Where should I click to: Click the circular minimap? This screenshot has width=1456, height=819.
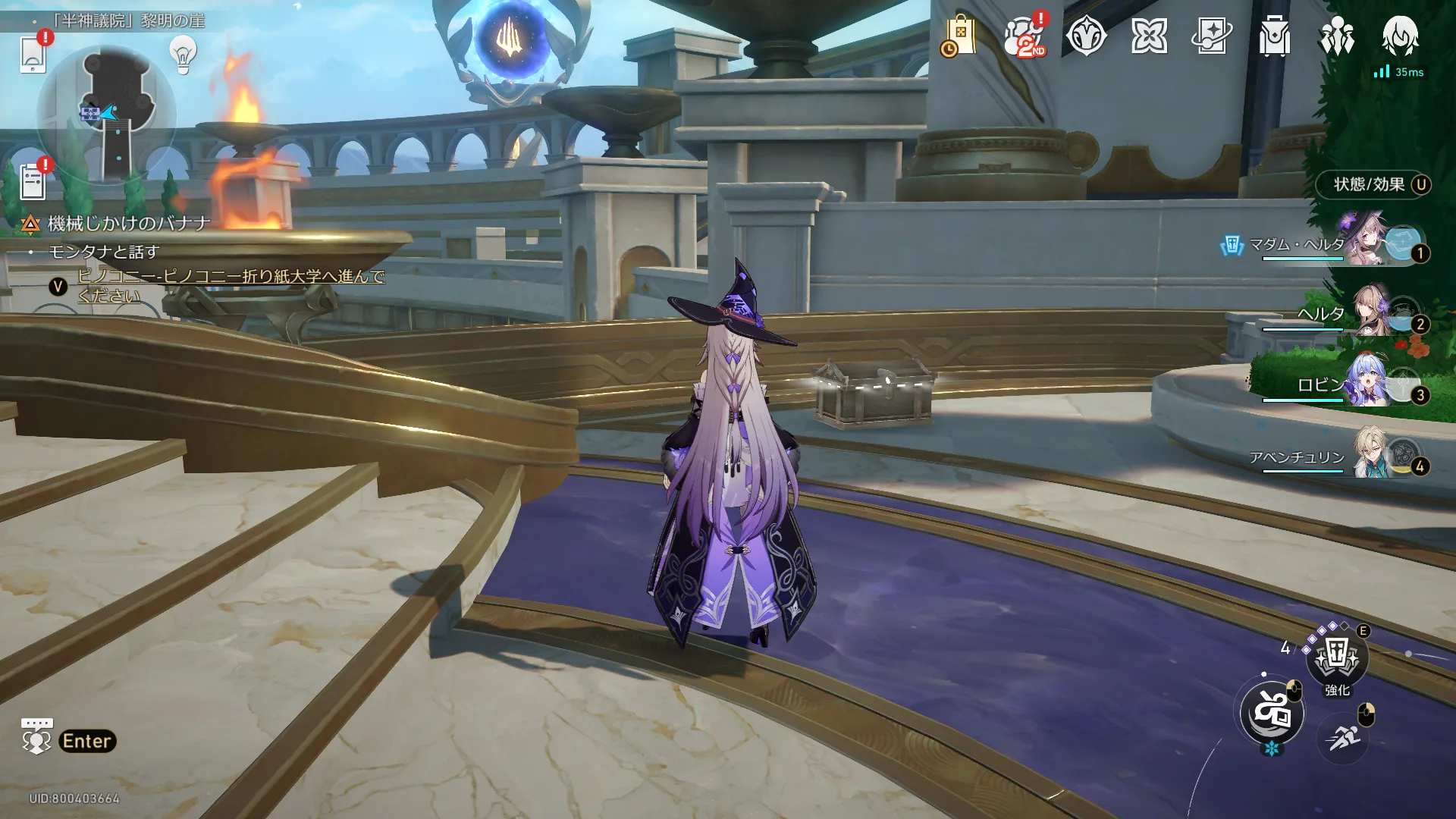tap(107, 114)
